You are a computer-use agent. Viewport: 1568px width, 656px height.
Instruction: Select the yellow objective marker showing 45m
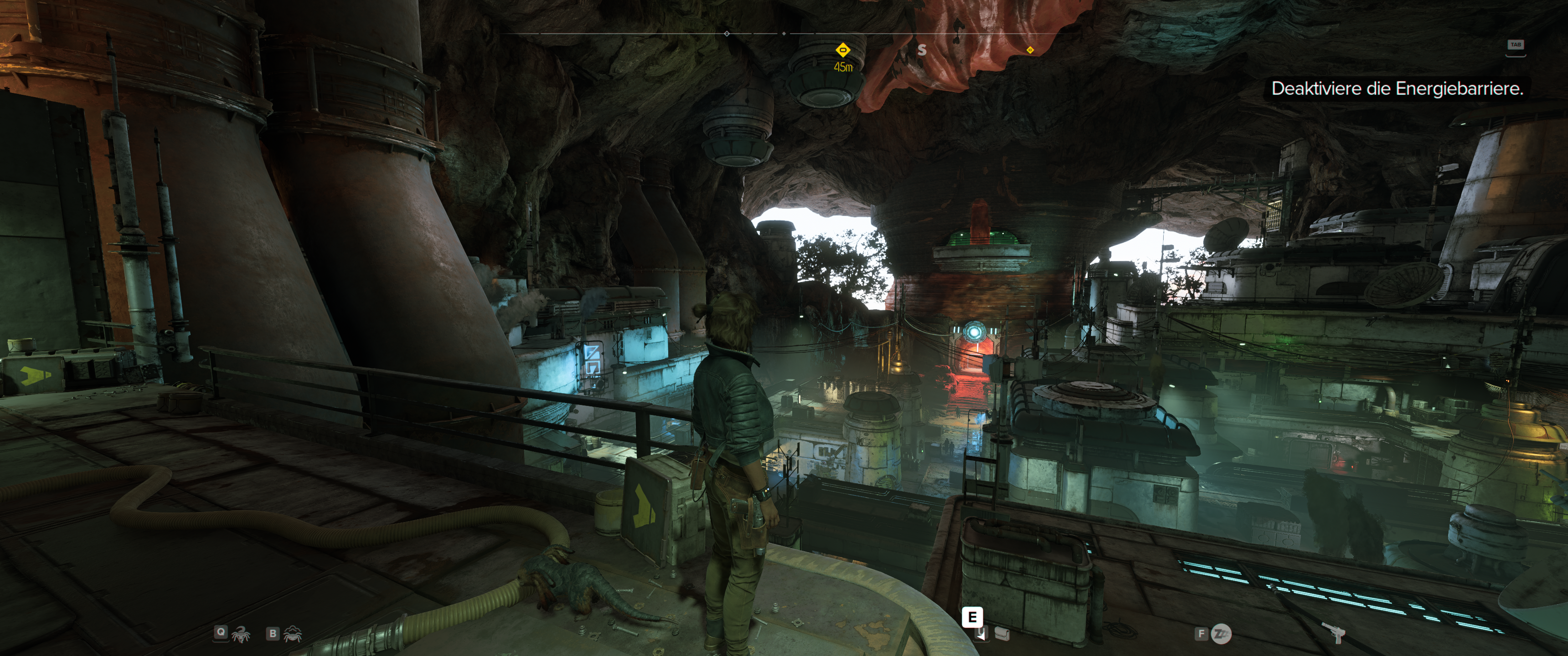pos(842,50)
